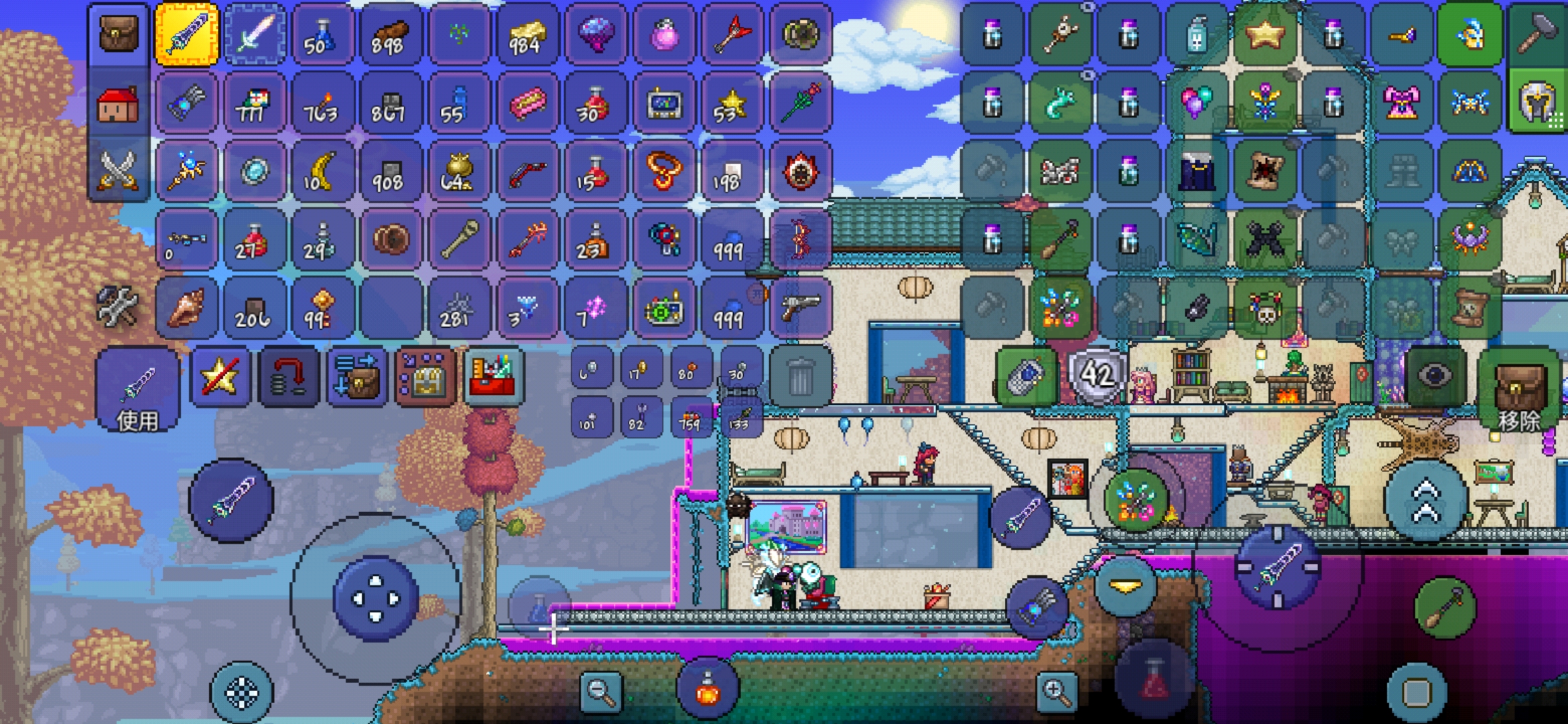Zoom out with the minus magnifier
1568x724 pixels.
600,690
